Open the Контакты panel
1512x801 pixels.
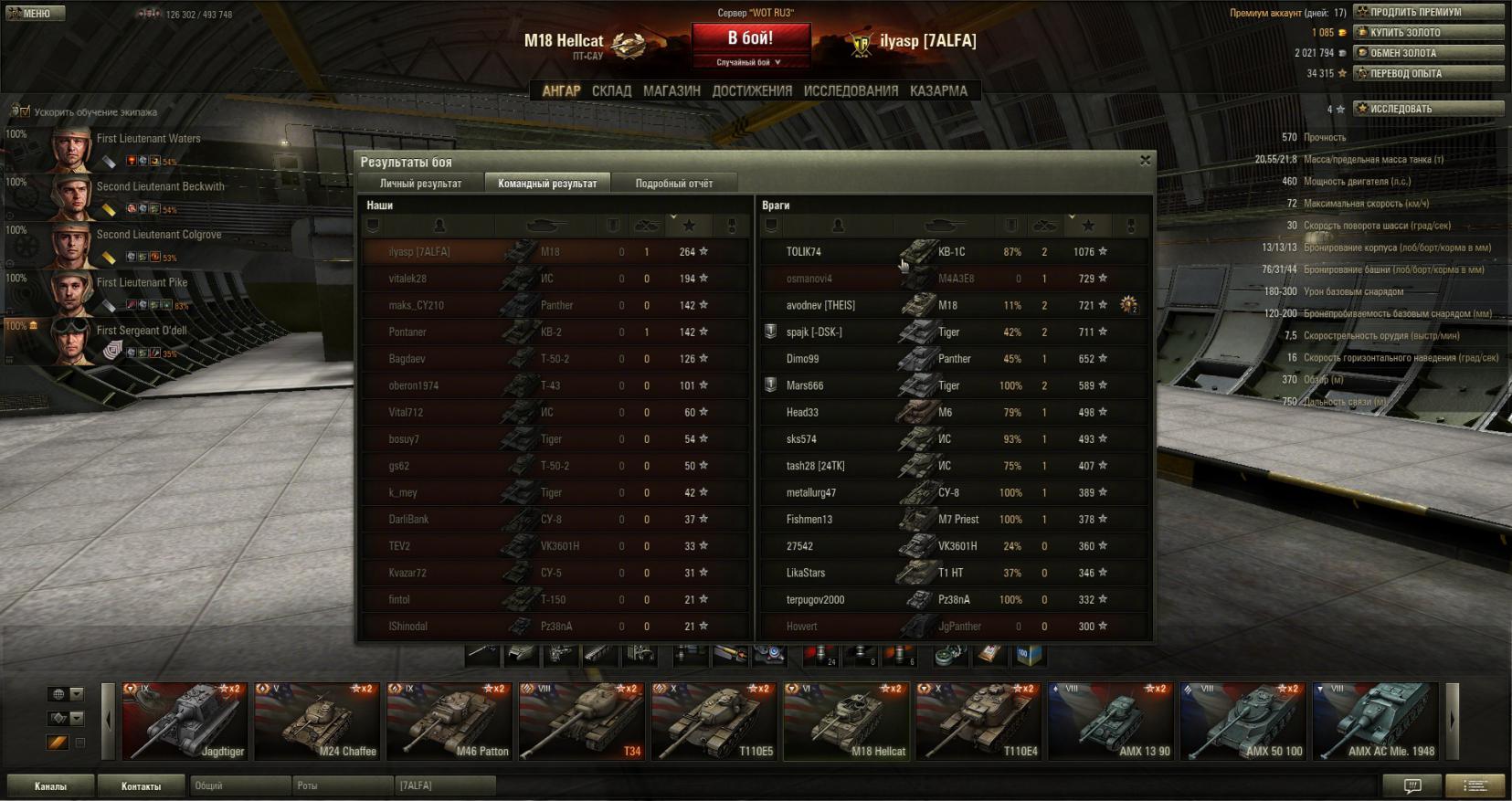(141, 785)
